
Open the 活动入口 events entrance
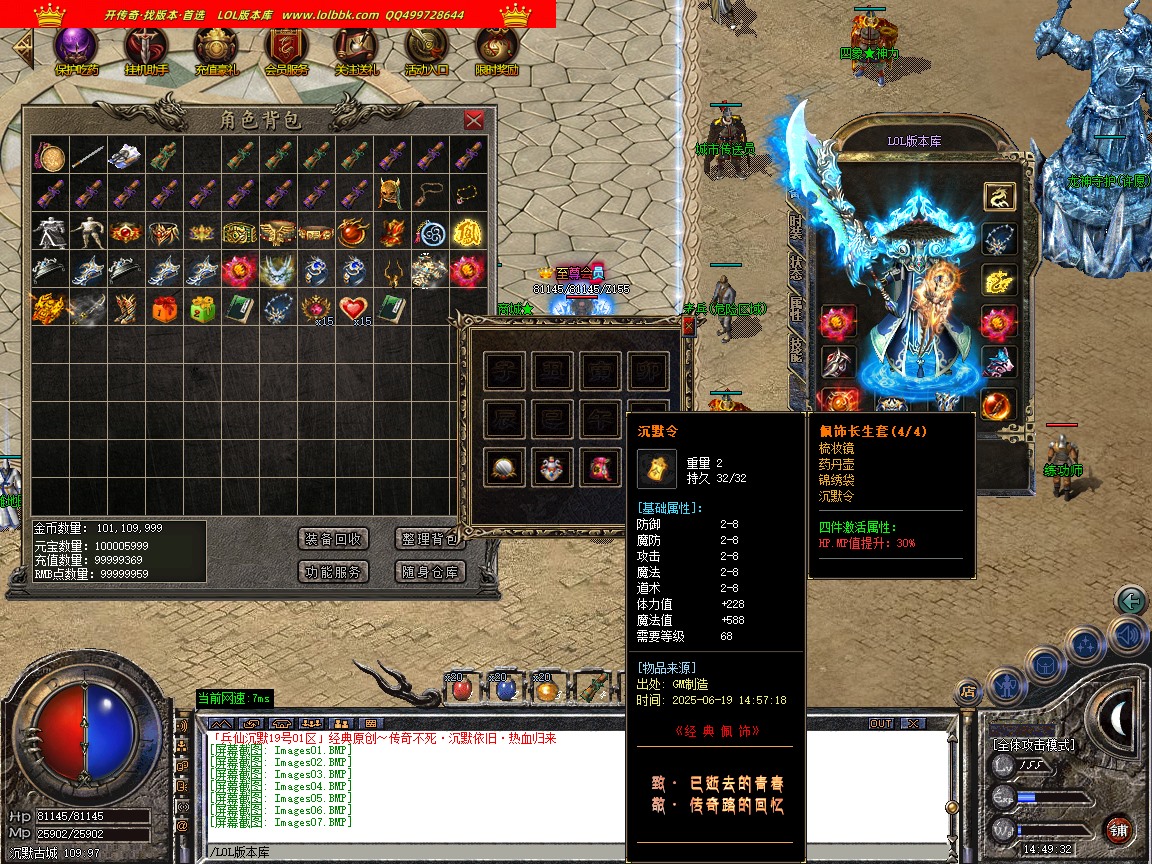pos(426,50)
